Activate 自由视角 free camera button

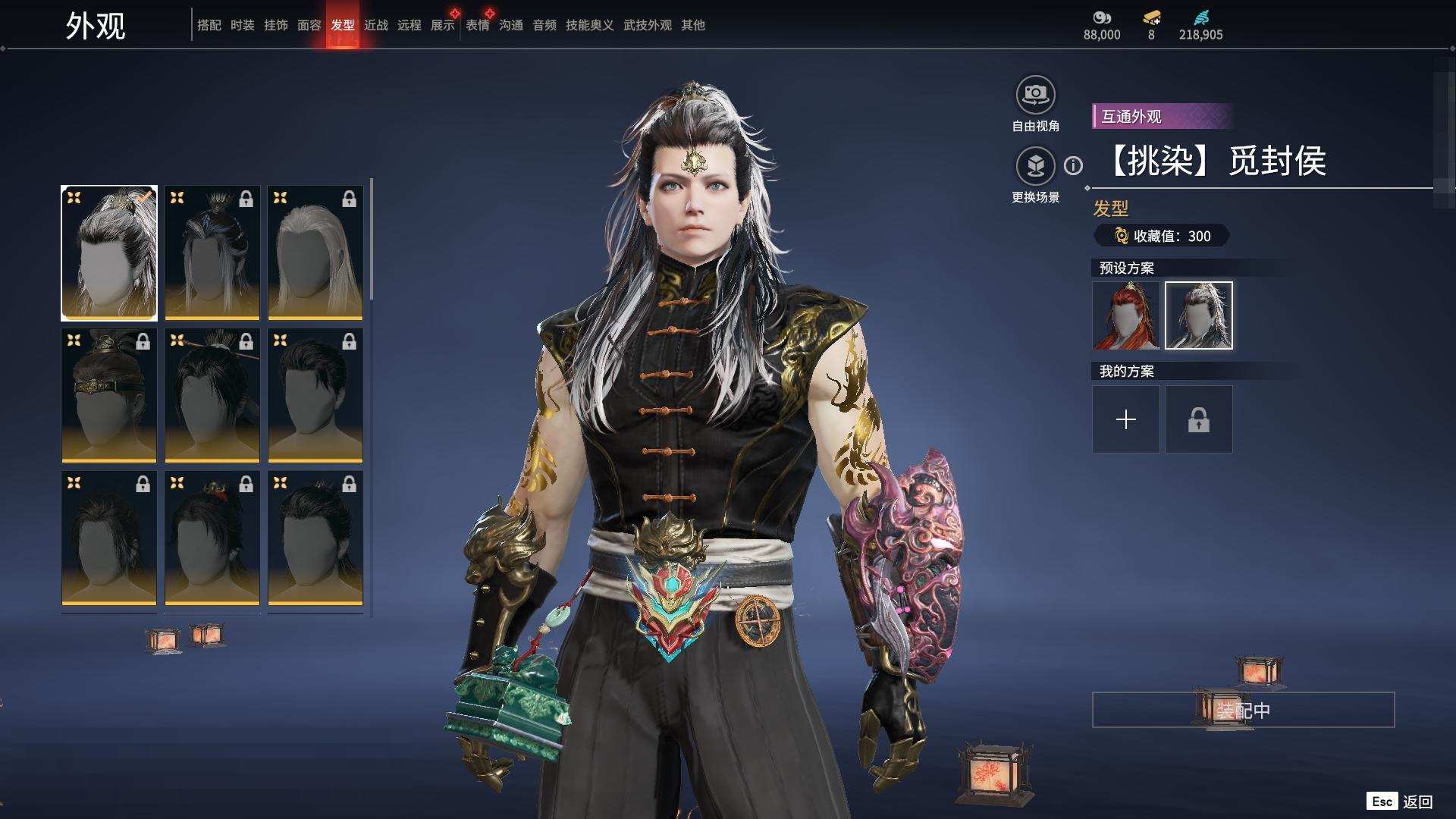1035,96
